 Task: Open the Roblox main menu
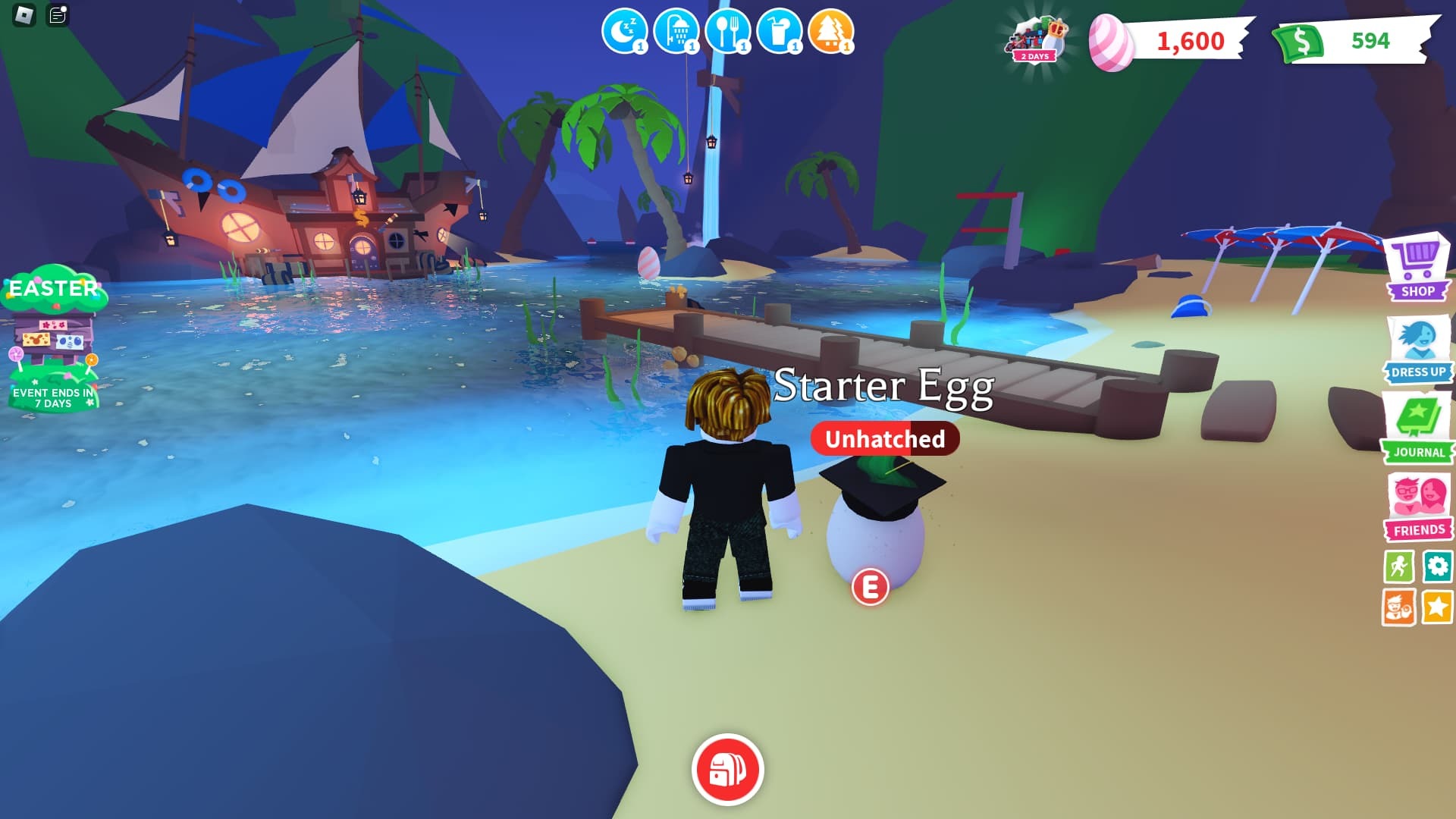[24, 14]
